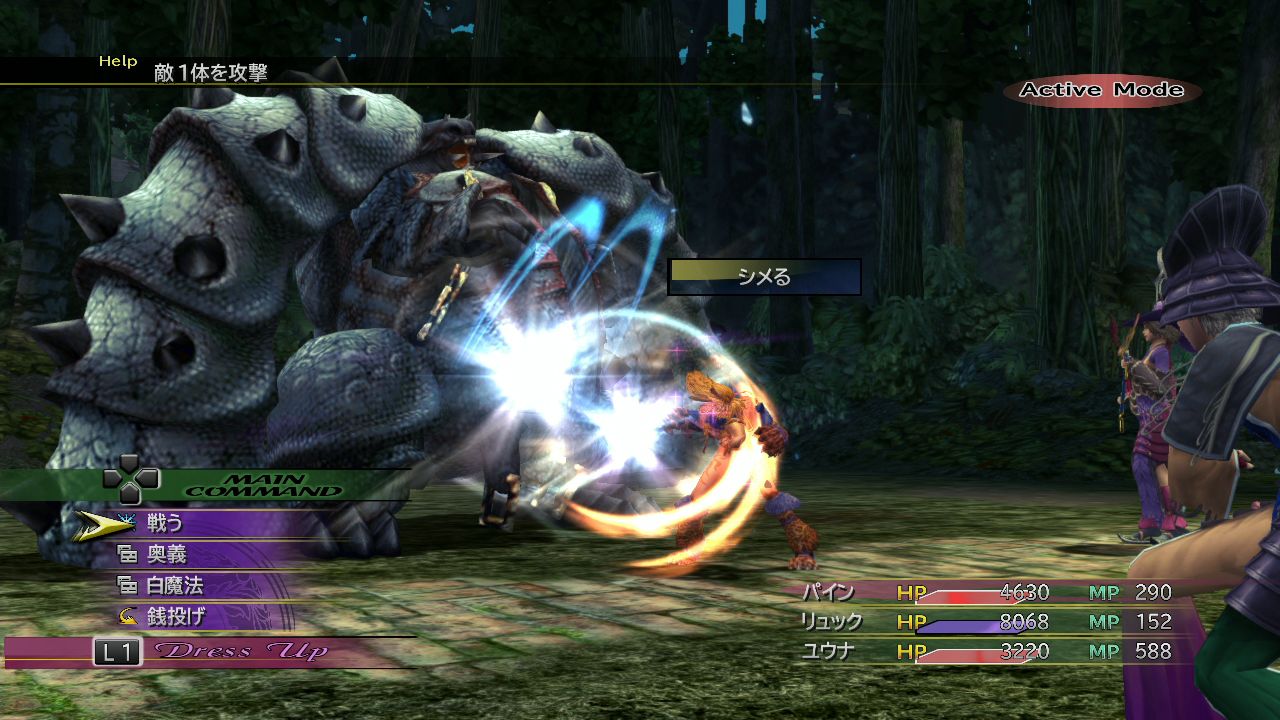Select パイン in the party list
This screenshot has height=720, width=1280.
pos(826,592)
